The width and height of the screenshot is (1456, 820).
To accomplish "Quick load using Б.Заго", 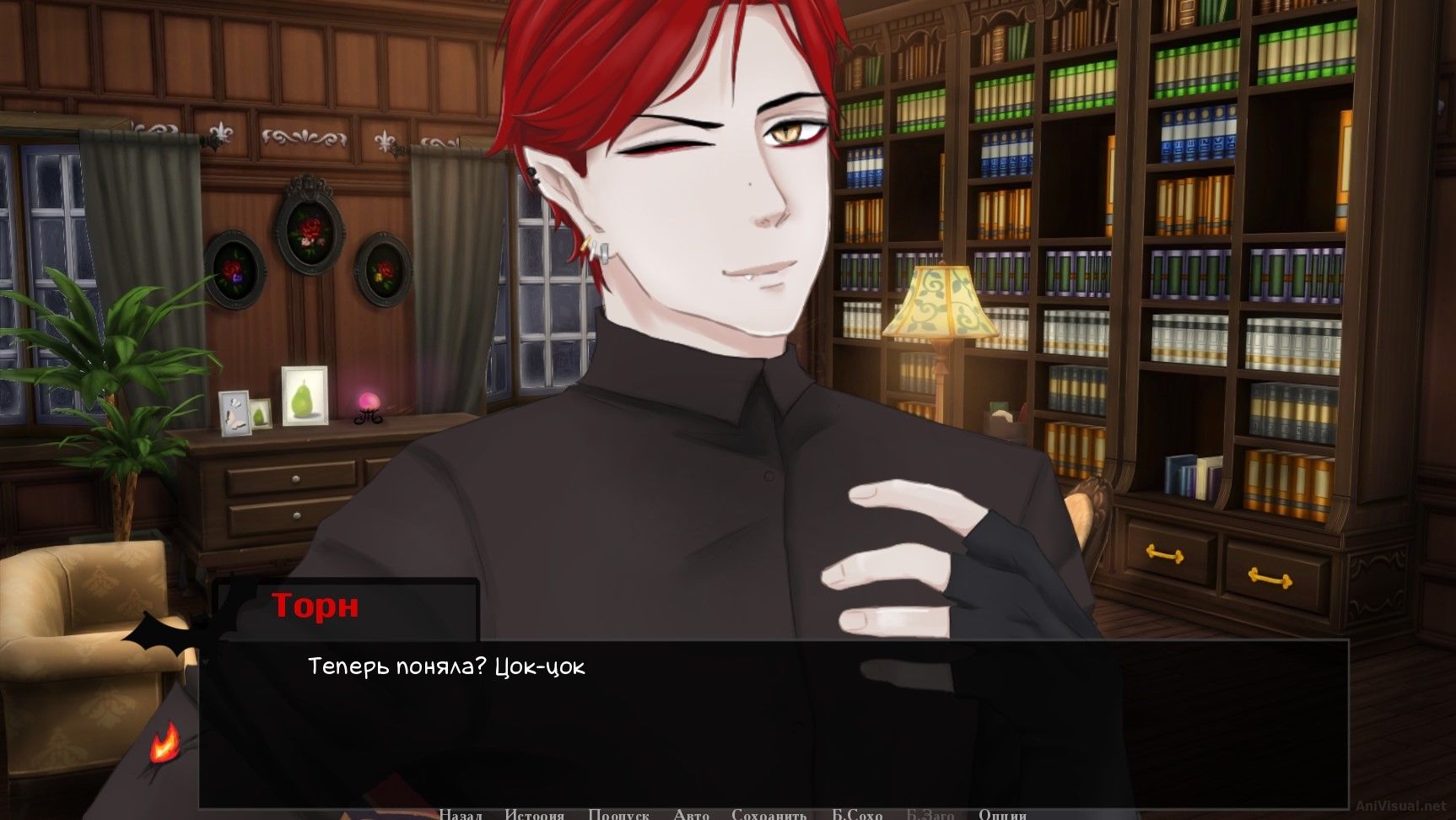I will [930, 815].
